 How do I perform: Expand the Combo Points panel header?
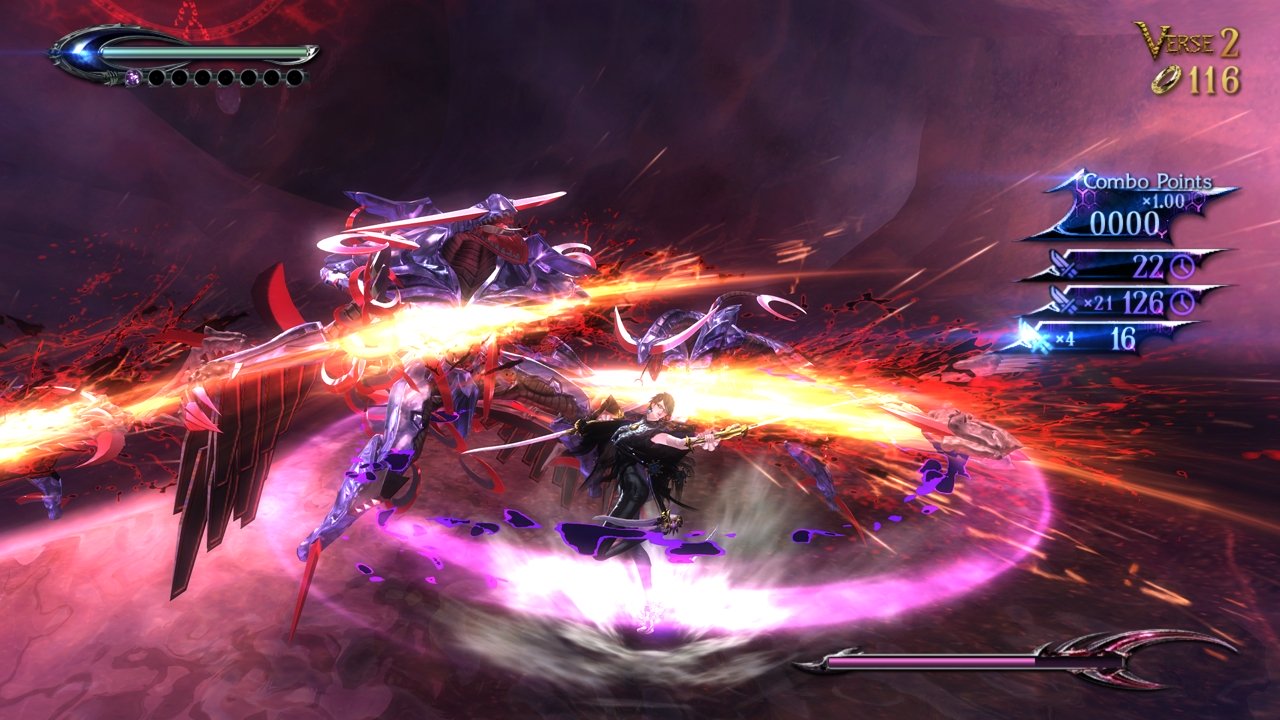(x=1150, y=183)
